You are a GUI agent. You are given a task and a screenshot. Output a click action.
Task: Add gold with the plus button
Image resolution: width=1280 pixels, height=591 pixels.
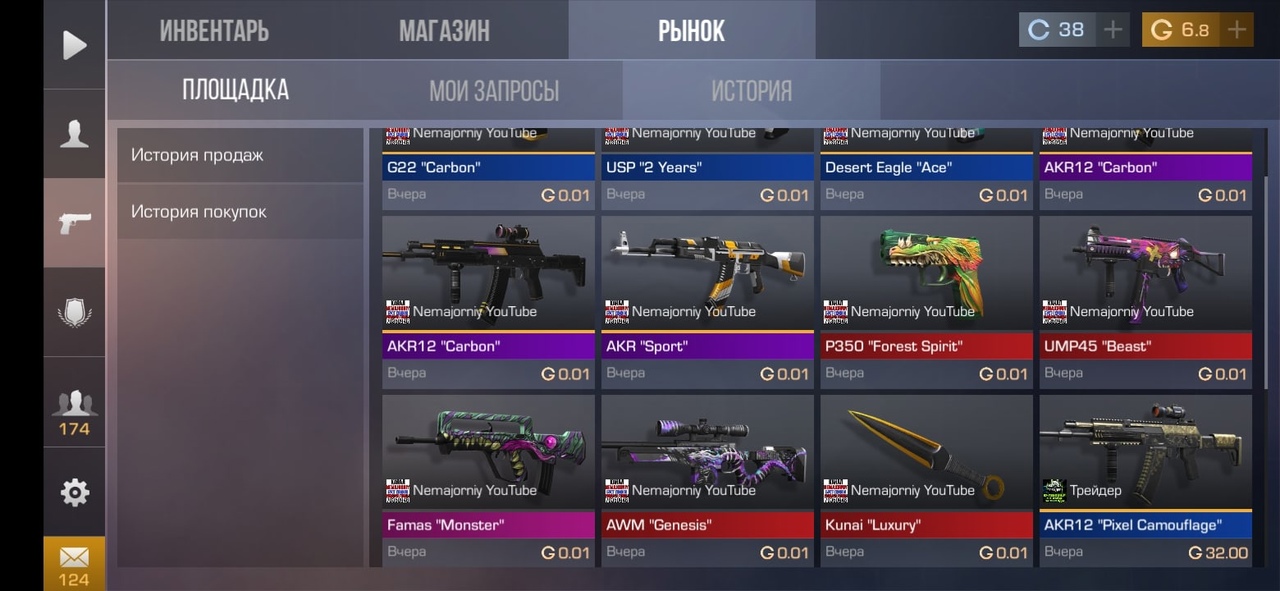[x=1237, y=30]
